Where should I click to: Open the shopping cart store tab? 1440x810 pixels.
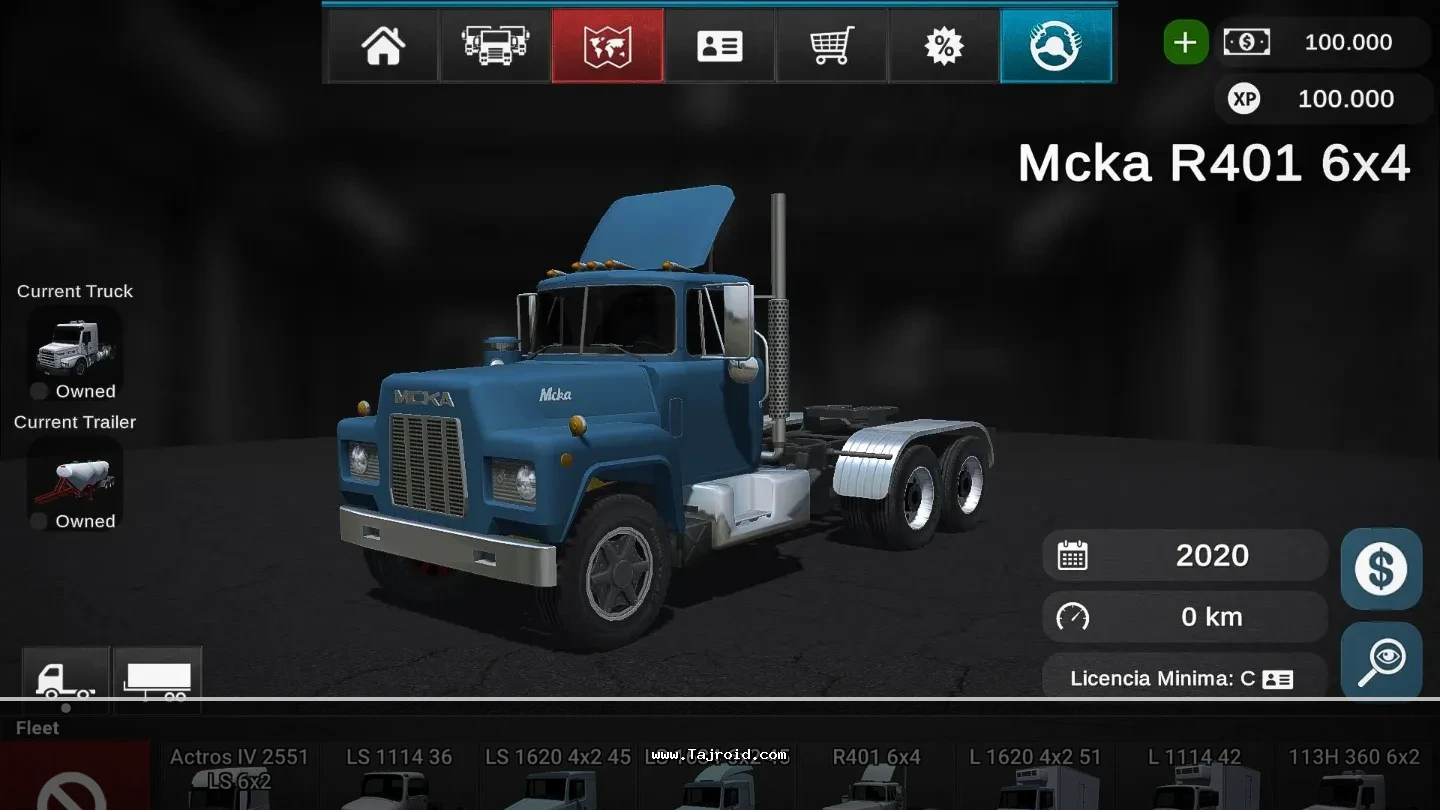click(x=831, y=46)
